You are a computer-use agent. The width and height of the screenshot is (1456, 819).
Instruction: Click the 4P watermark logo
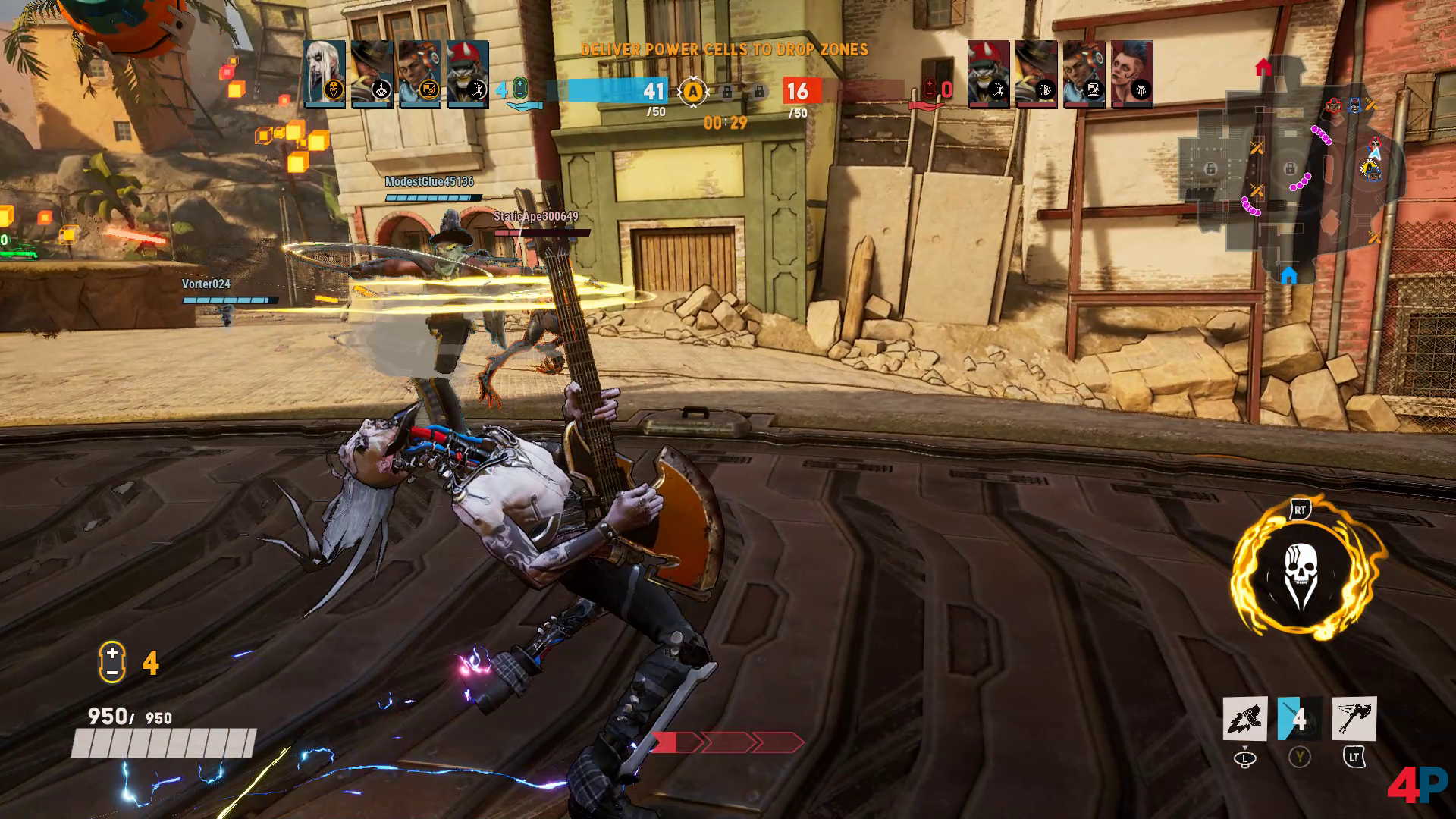(x=1417, y=785)
